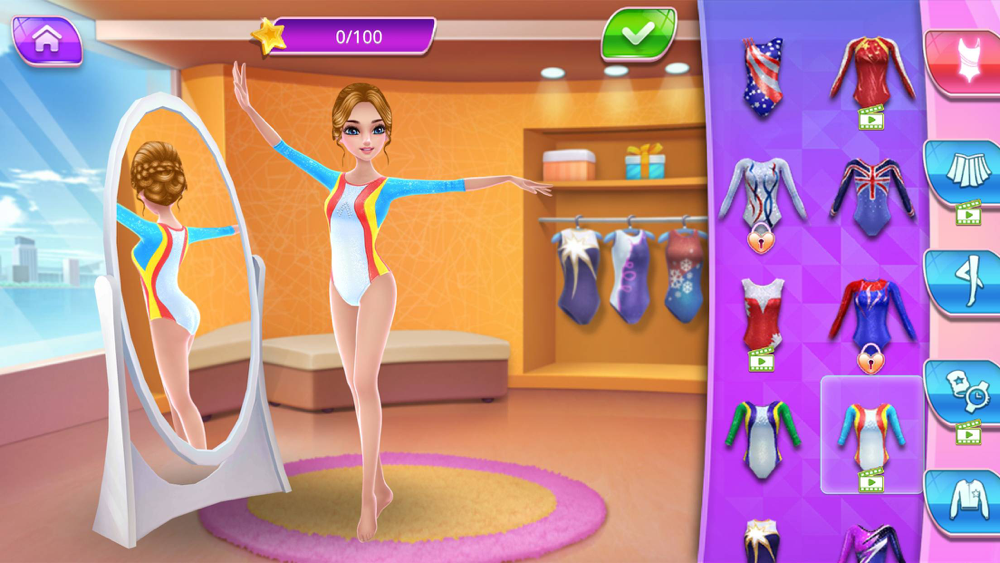Pick the locked red and blue leotard
This screenshot has width=1000, height=563.
[x=871, y=315]
